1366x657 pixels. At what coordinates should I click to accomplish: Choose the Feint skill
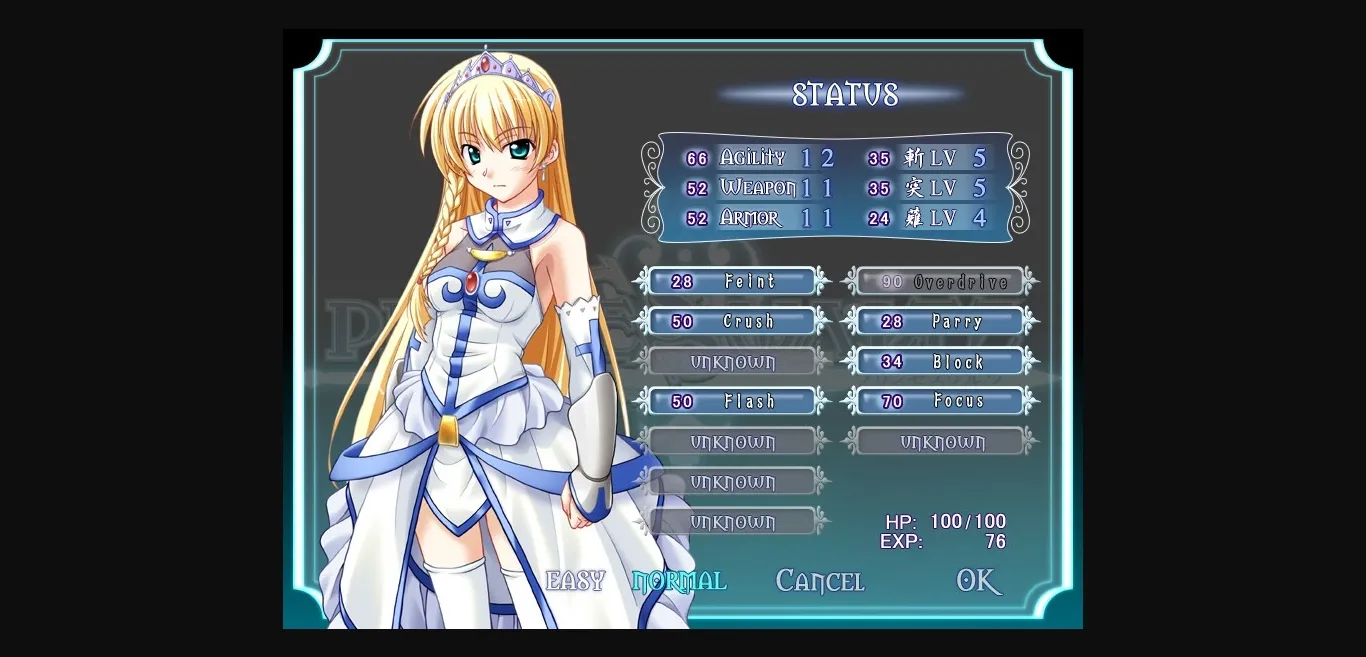pyautogui.click(x=733, y=282)
